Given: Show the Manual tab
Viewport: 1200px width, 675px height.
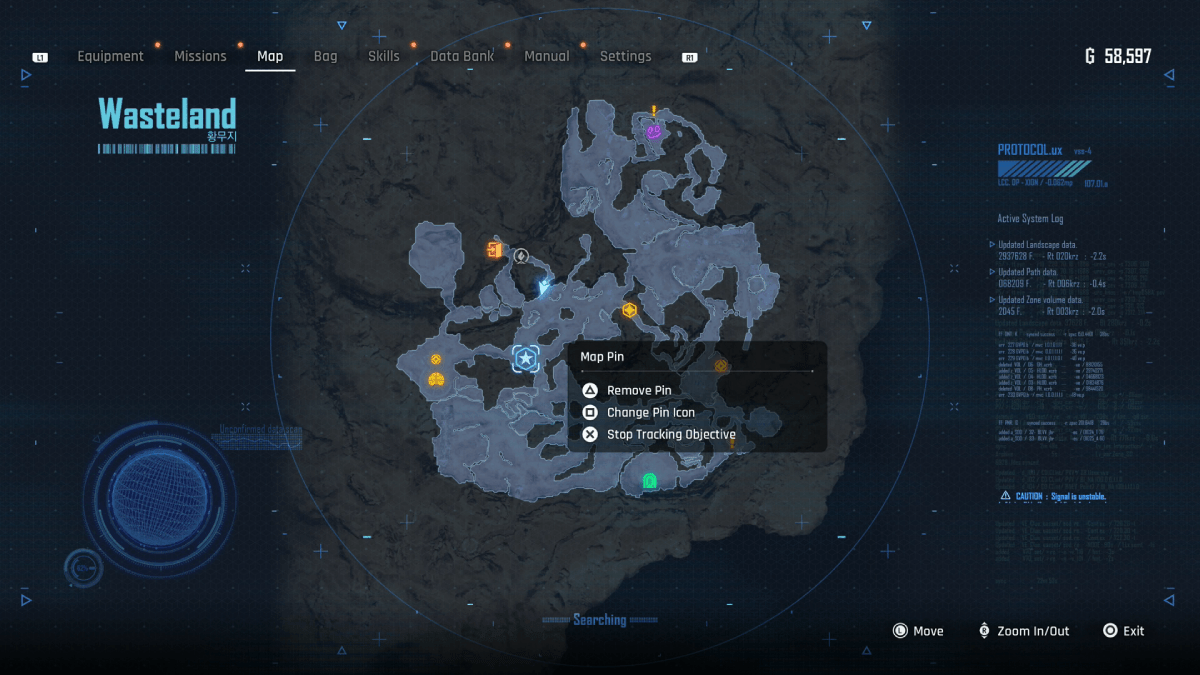Looking at the screenshot, I should pos(547,57).
